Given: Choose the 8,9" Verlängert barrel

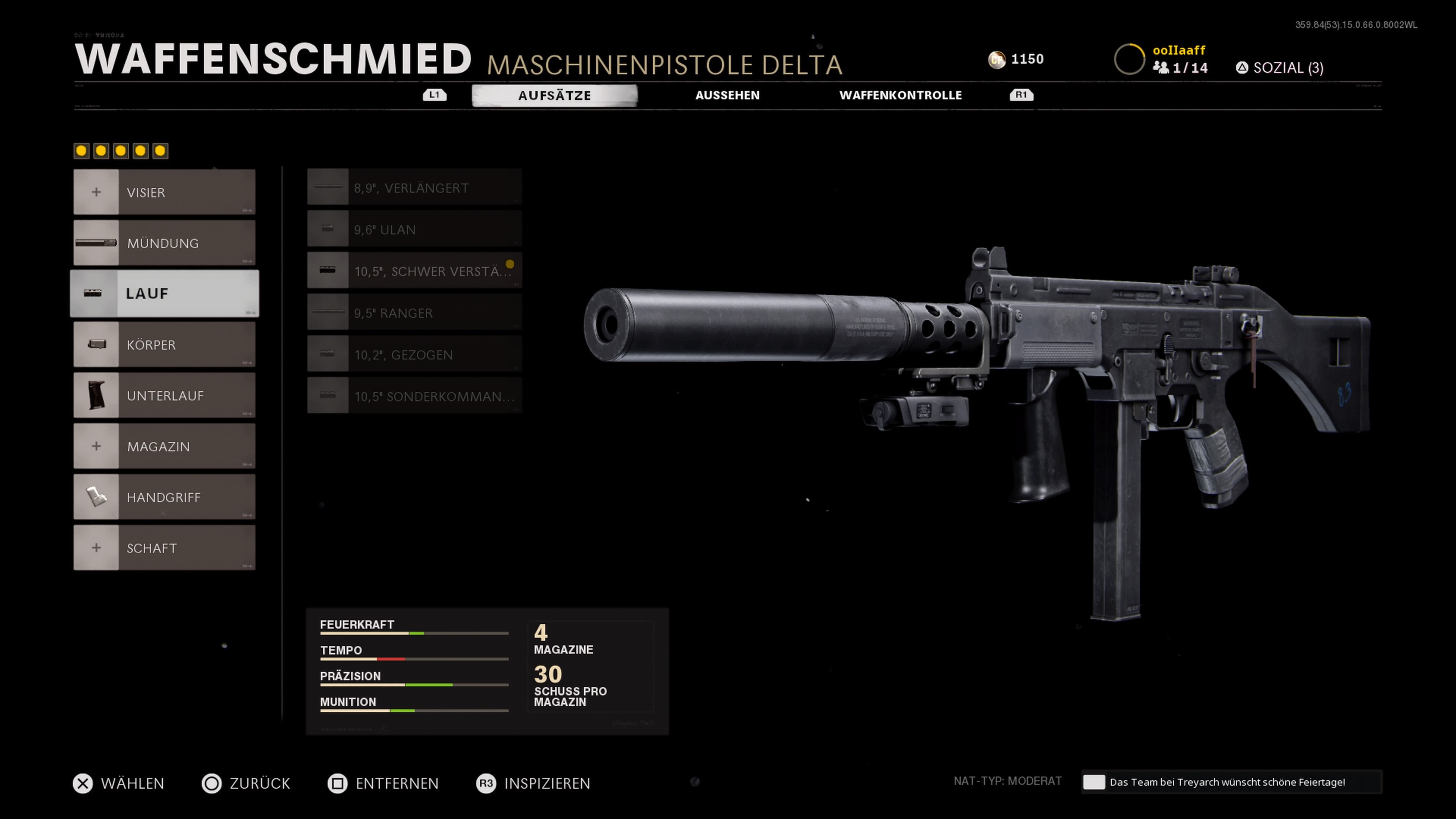Looking at the screenshot, I should pos(414,188).
